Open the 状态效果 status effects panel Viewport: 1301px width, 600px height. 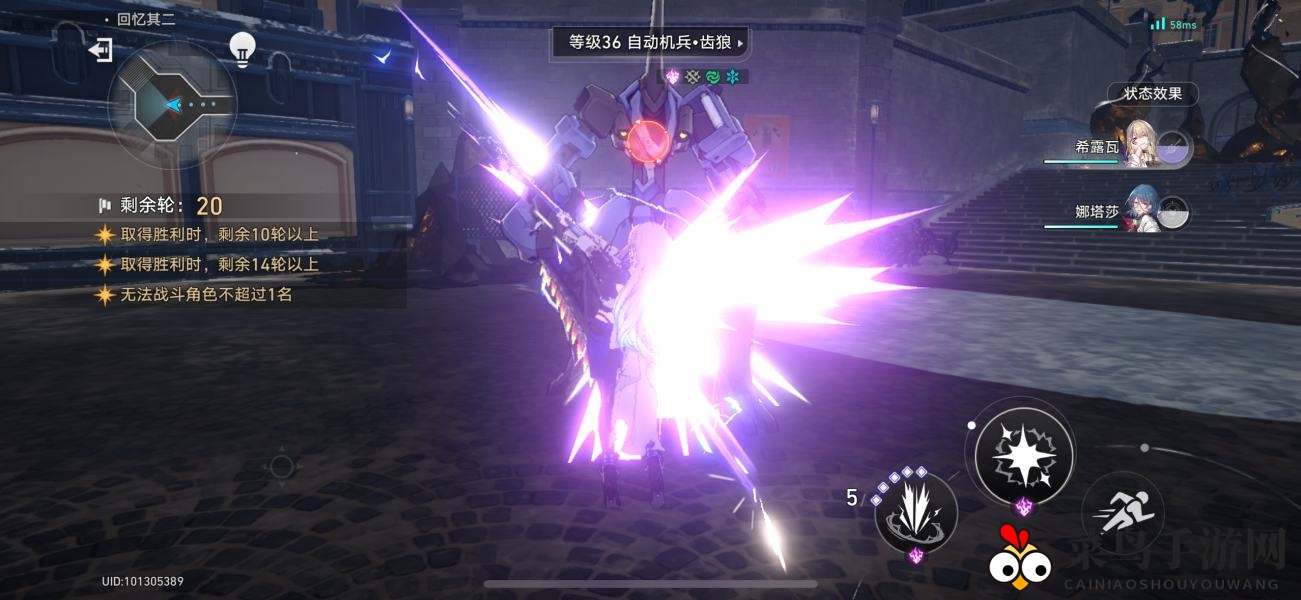[1152, 93]
